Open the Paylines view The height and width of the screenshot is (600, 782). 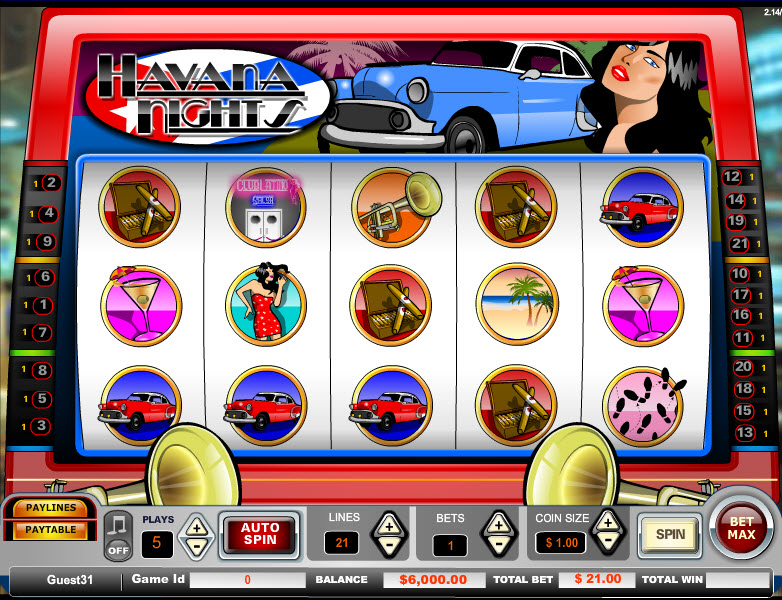(x=50, y=509)
